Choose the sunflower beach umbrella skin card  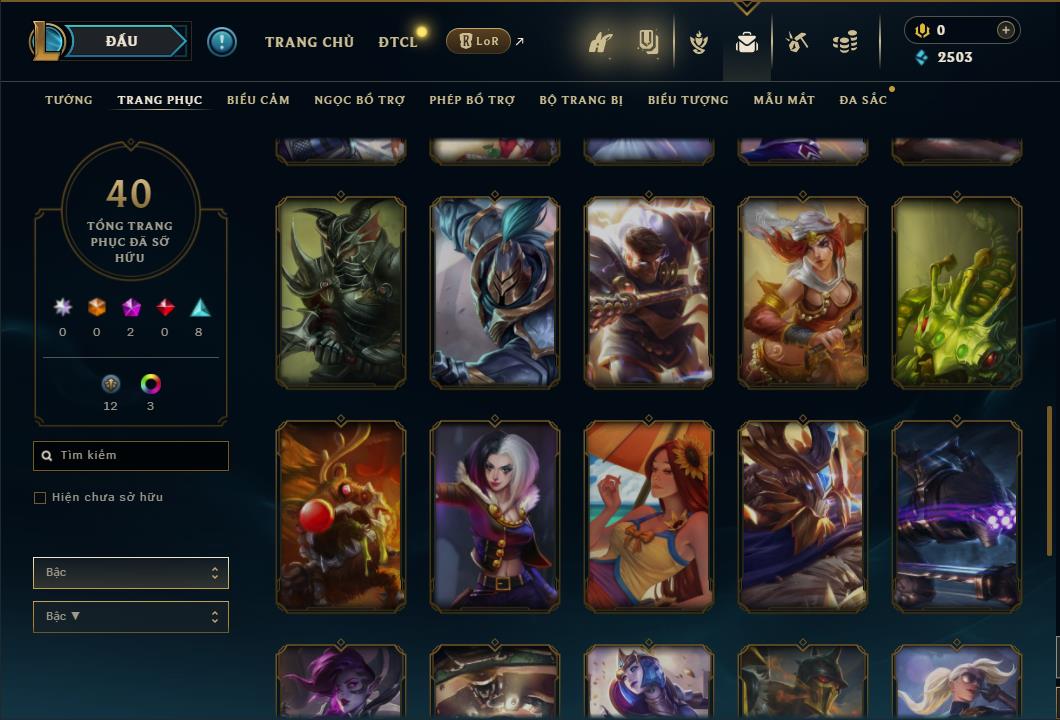649,516
